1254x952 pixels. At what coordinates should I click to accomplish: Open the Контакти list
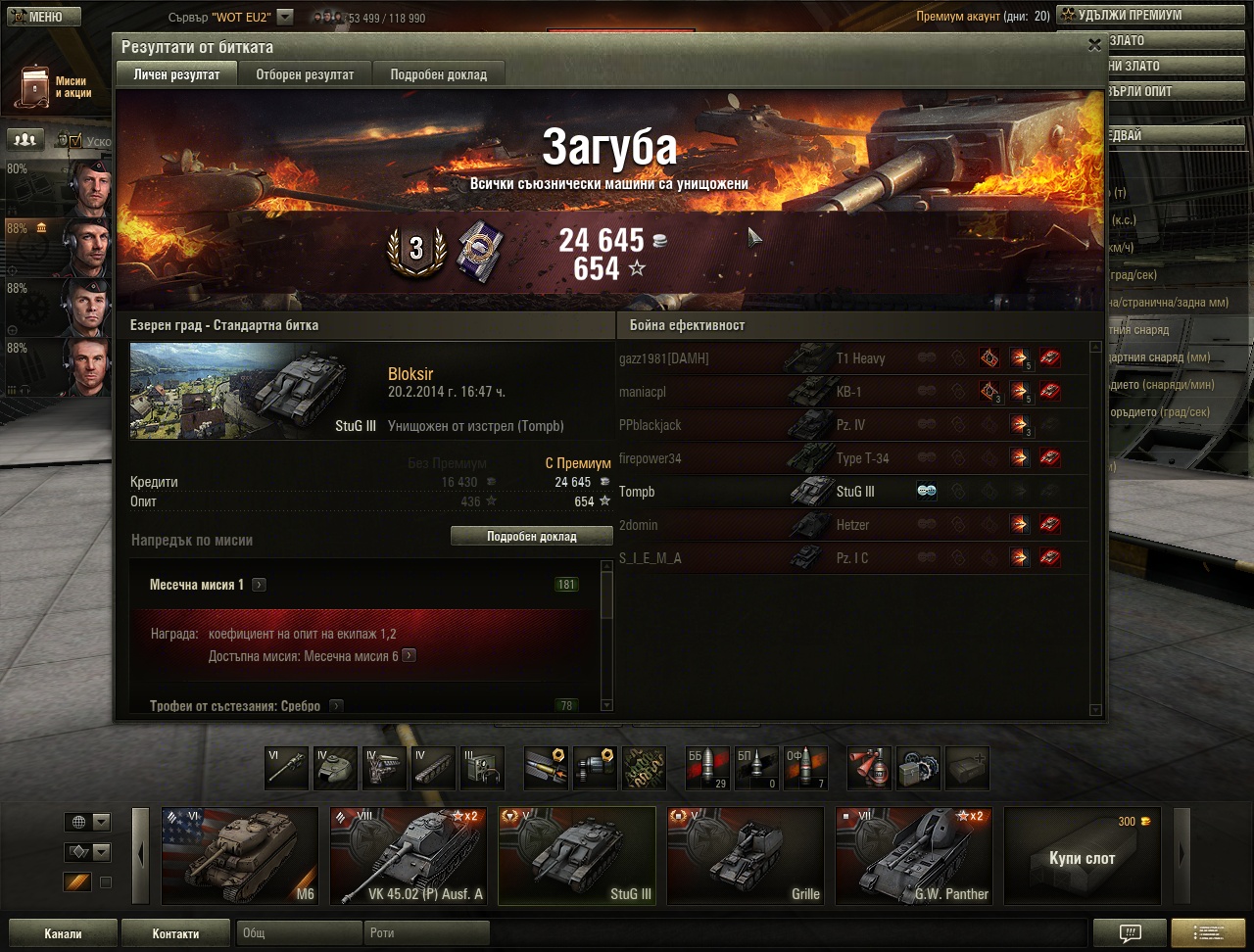(x=175, y=933)
